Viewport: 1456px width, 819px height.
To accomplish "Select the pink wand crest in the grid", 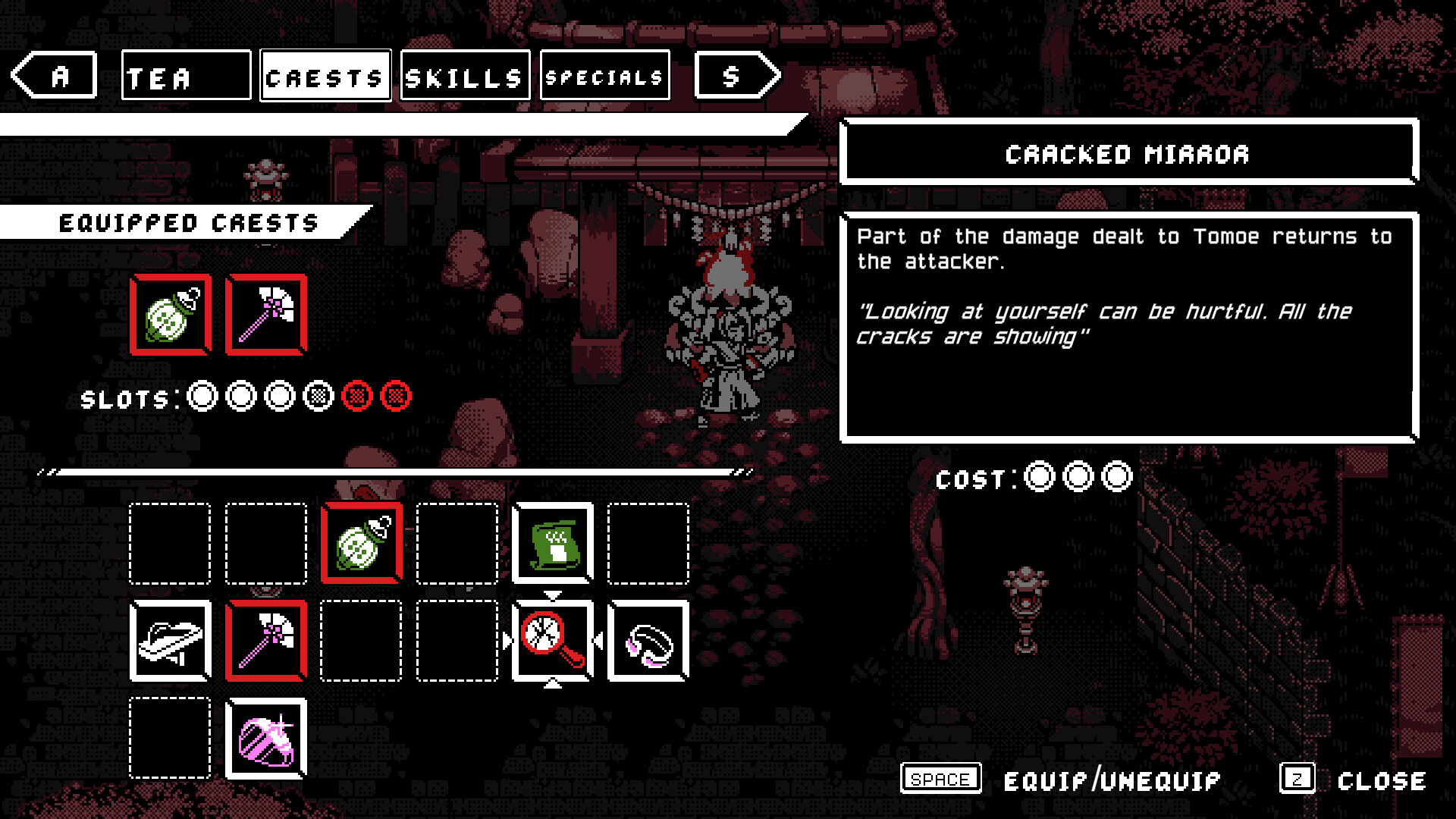I will [265, 639].
